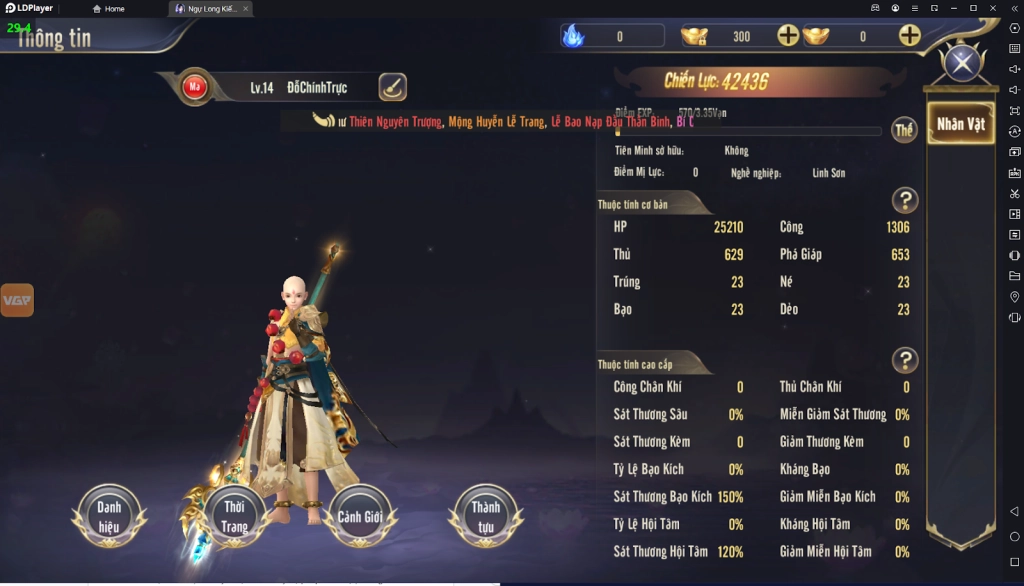Click the Thẻ button beside EXP bar
1024x586 pixels.
click(904, 131)
